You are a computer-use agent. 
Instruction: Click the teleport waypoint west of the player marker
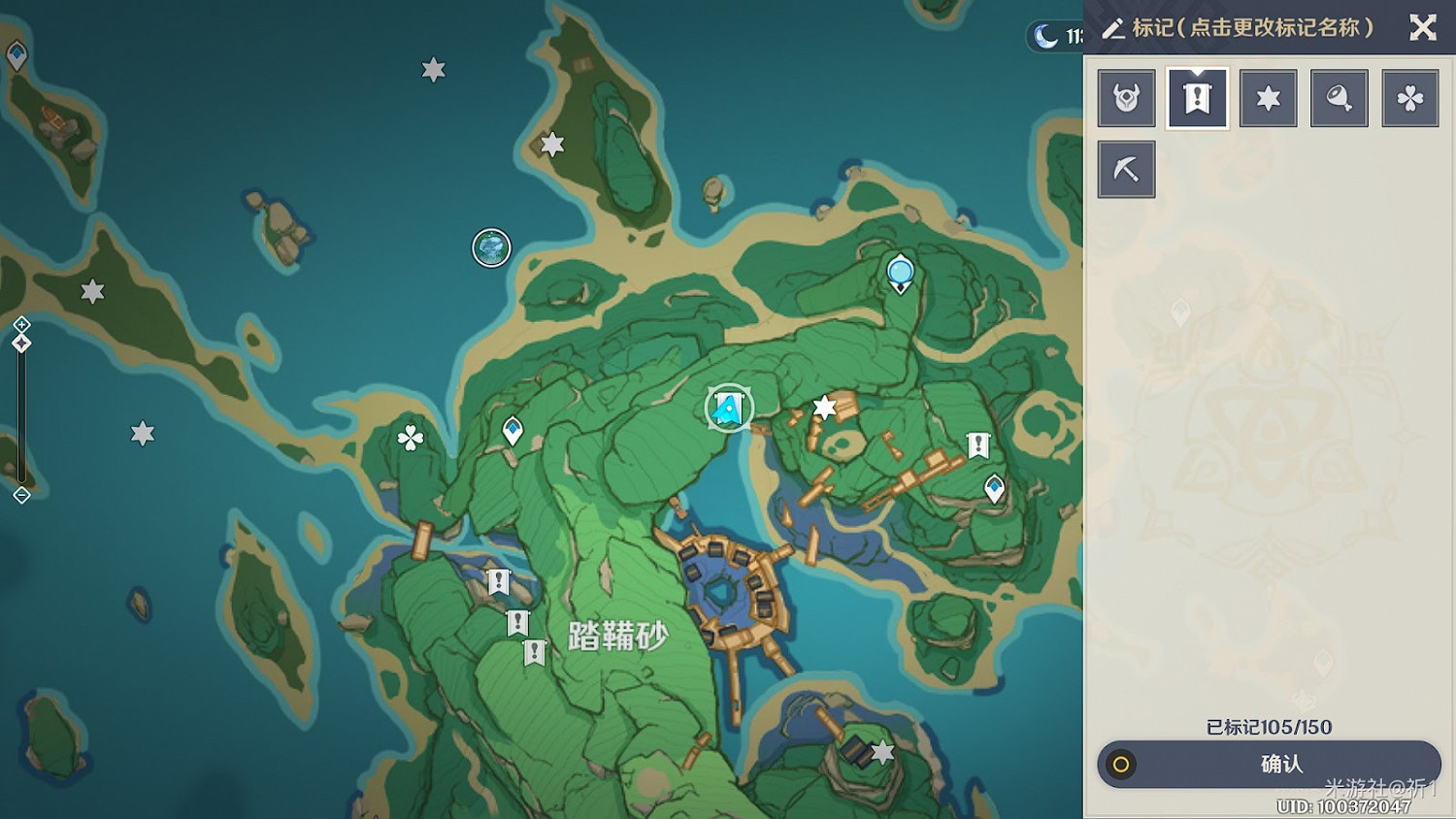coord(514,428)
